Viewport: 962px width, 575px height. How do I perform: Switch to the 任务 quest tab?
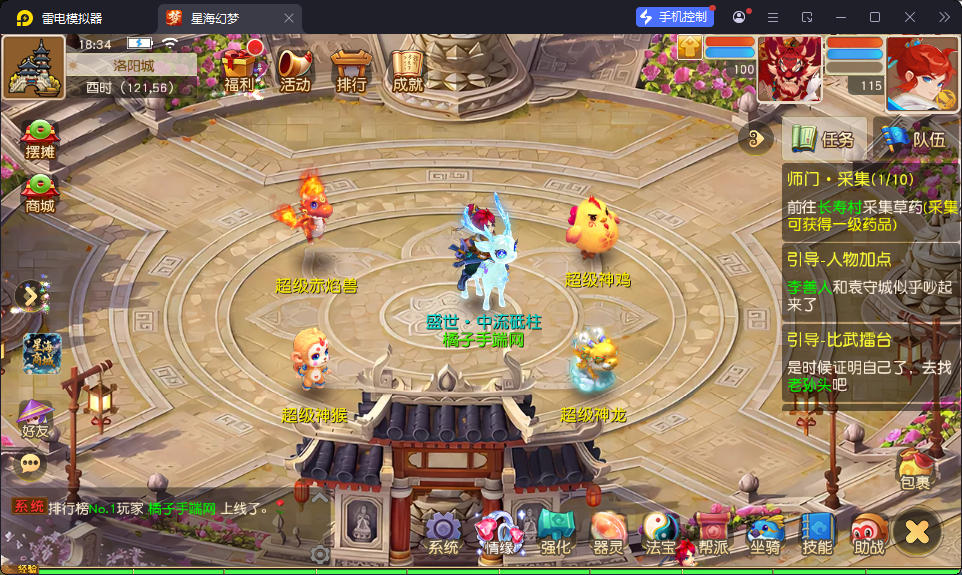(x=824, y=139)
